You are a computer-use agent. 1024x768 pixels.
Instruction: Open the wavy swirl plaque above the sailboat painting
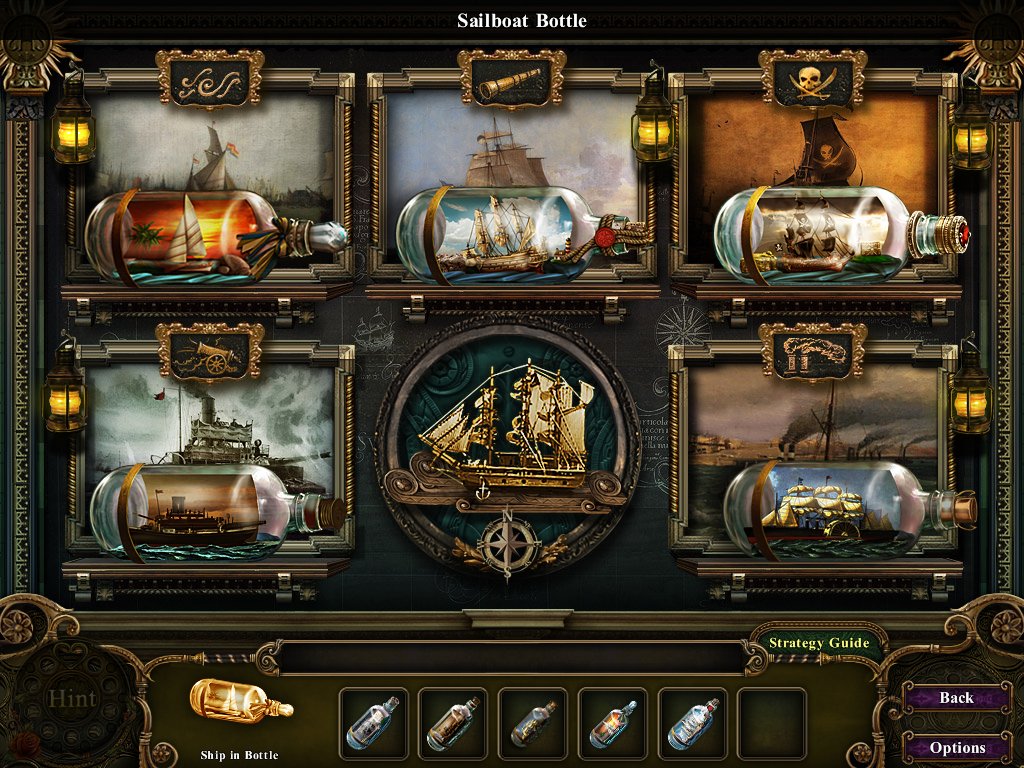(210, 79)
